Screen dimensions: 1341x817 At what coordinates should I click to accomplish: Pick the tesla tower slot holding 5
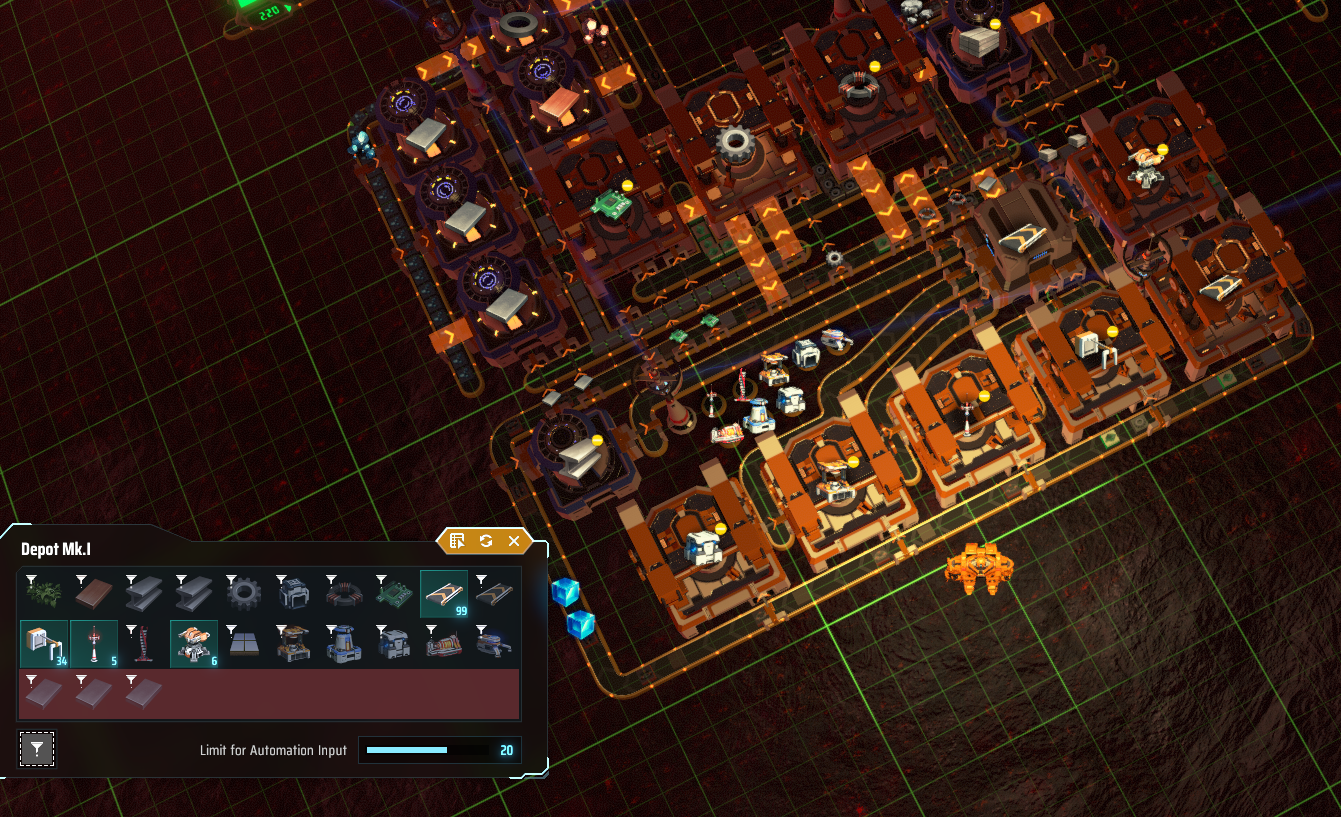coord(94,644)
